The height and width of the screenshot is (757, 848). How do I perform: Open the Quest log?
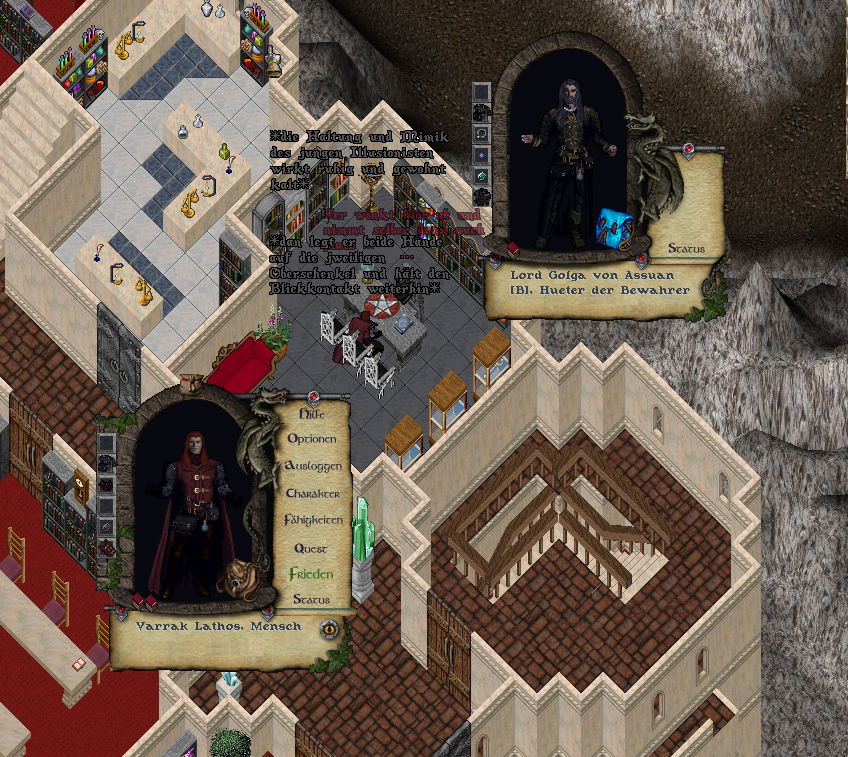311,548
